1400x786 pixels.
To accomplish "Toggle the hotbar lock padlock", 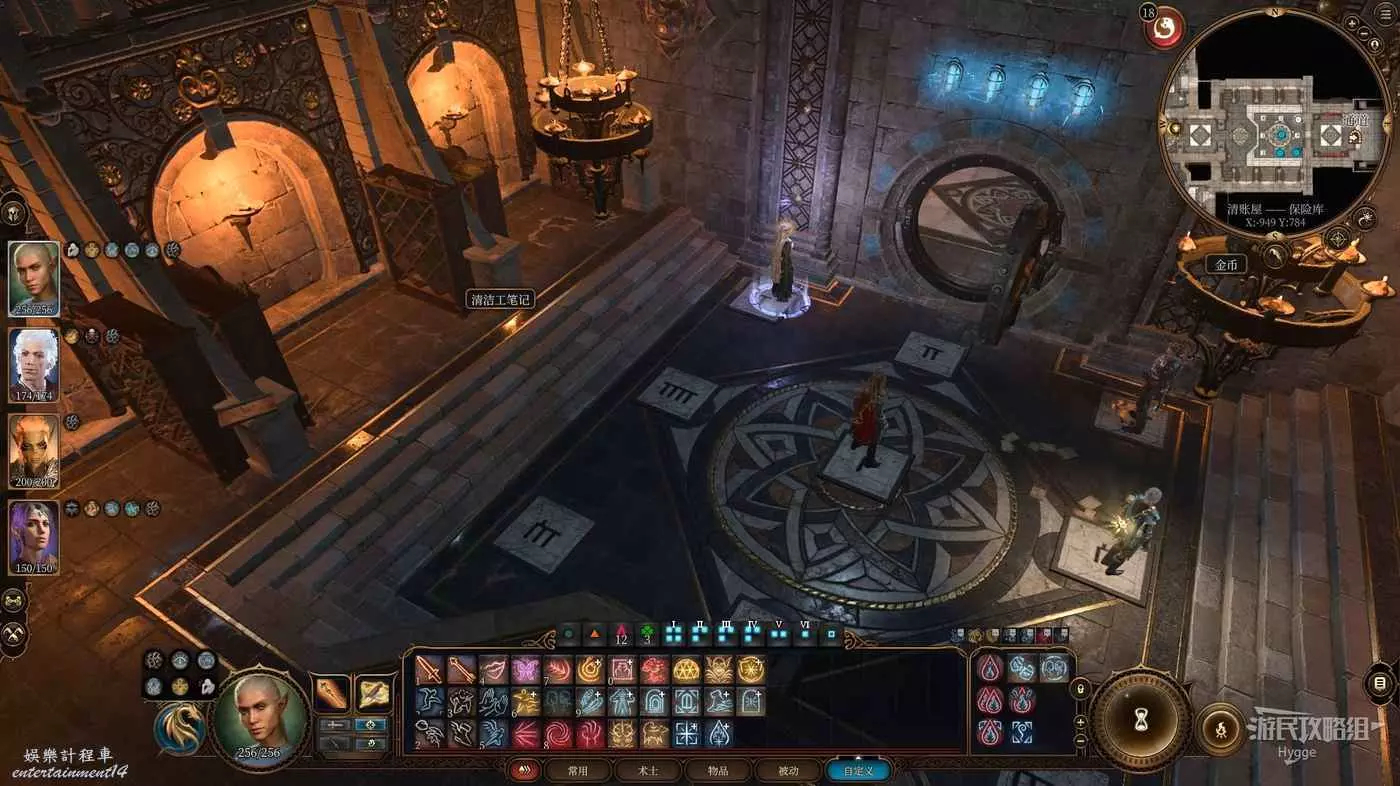I will [x=1079, y=689].
